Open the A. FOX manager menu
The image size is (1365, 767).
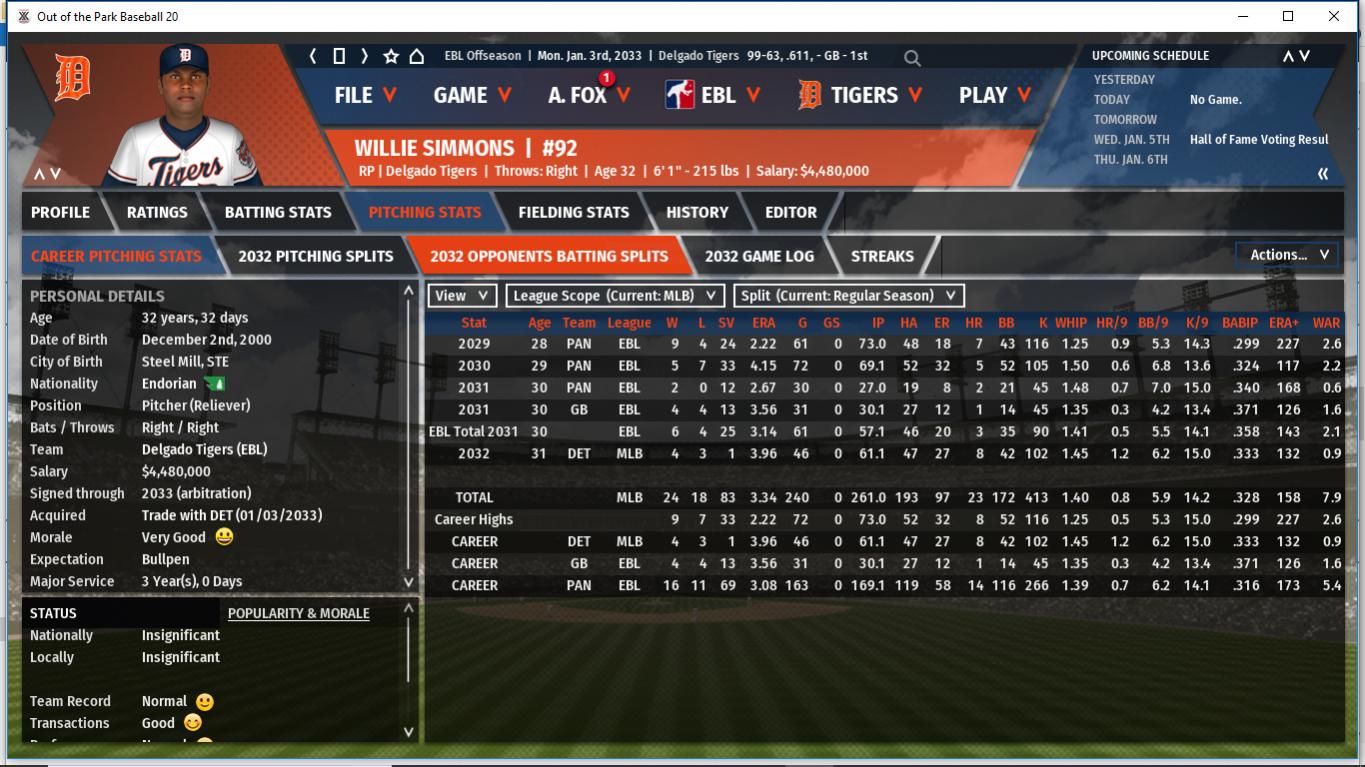point(589,95)
